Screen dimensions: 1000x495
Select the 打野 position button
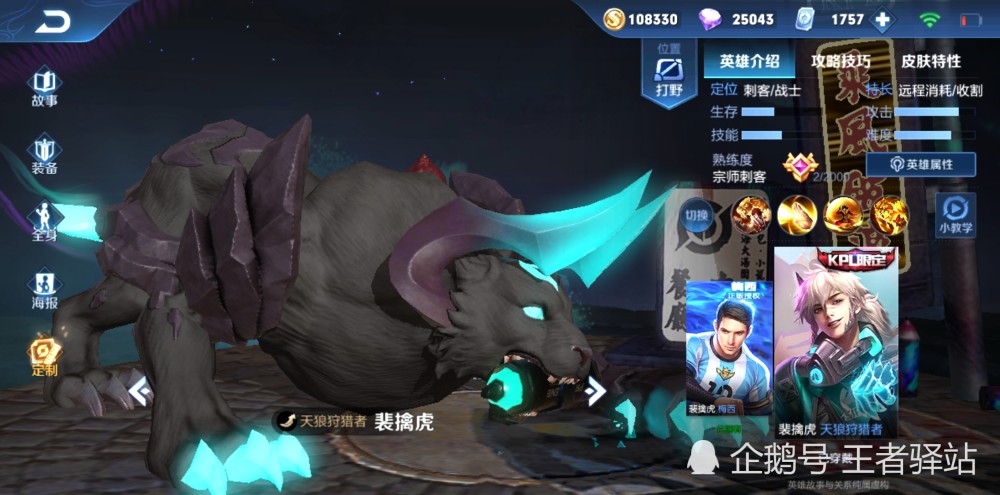coord(668,75)
